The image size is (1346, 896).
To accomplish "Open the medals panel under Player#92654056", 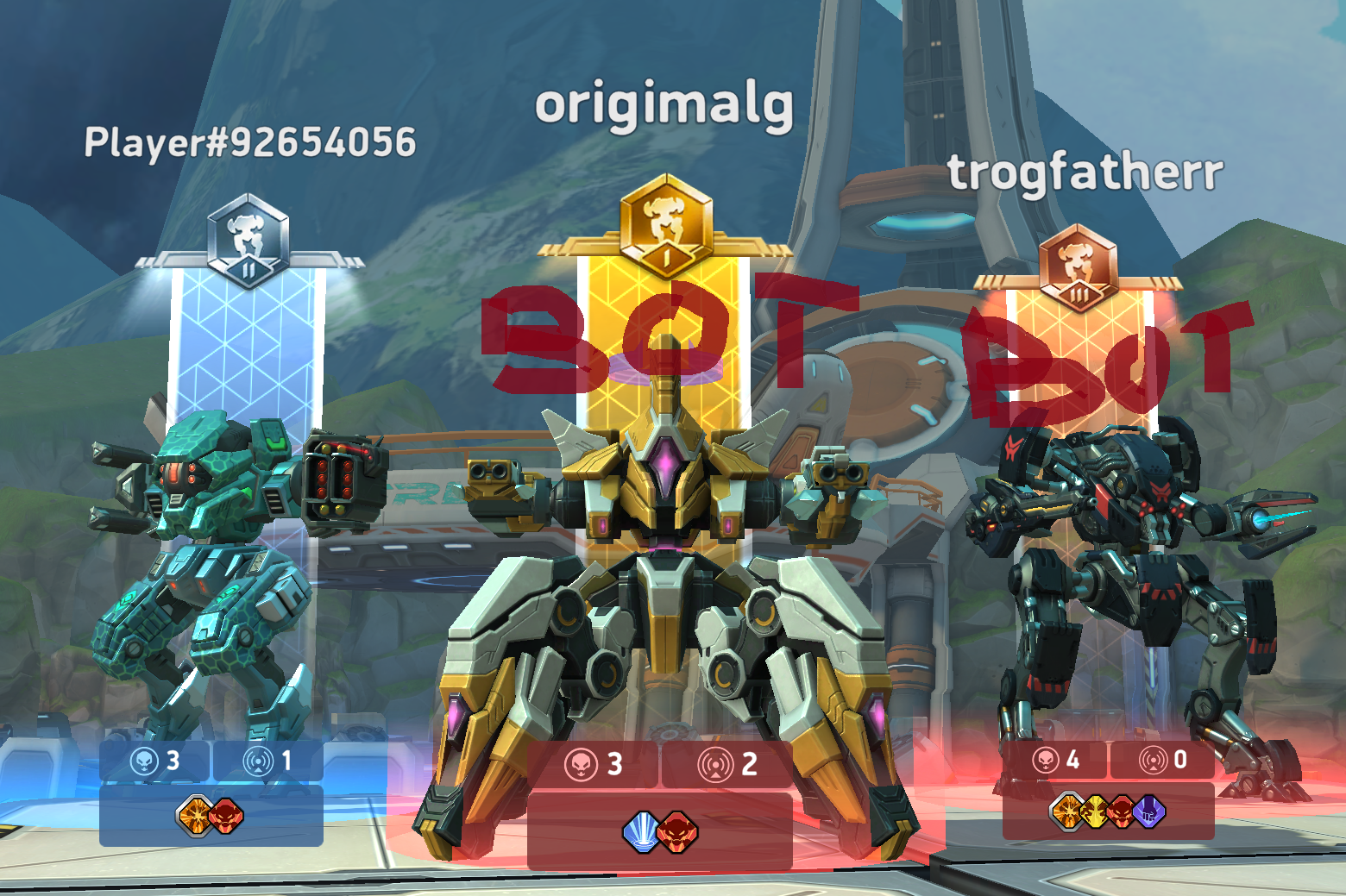I will 211,815.
